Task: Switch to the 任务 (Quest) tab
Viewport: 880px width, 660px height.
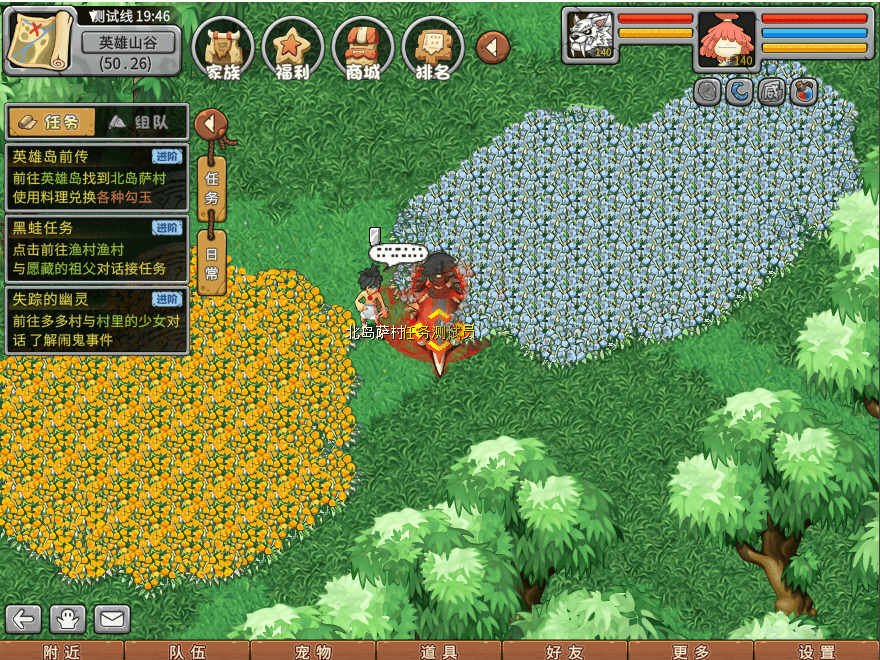Action: (x=52, y=122)
